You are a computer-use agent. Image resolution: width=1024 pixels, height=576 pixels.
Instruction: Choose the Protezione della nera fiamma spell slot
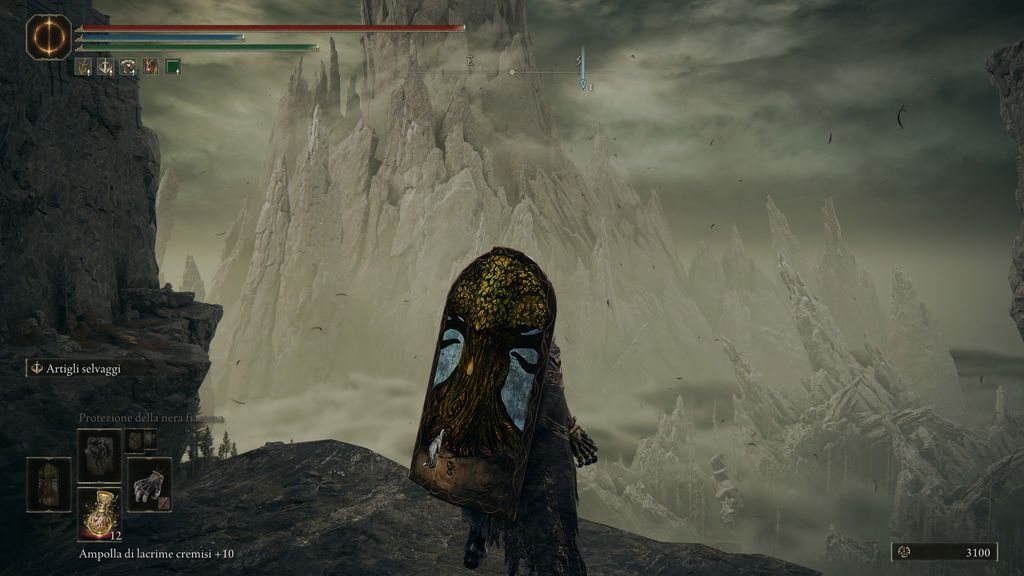[x=100, y=455]
